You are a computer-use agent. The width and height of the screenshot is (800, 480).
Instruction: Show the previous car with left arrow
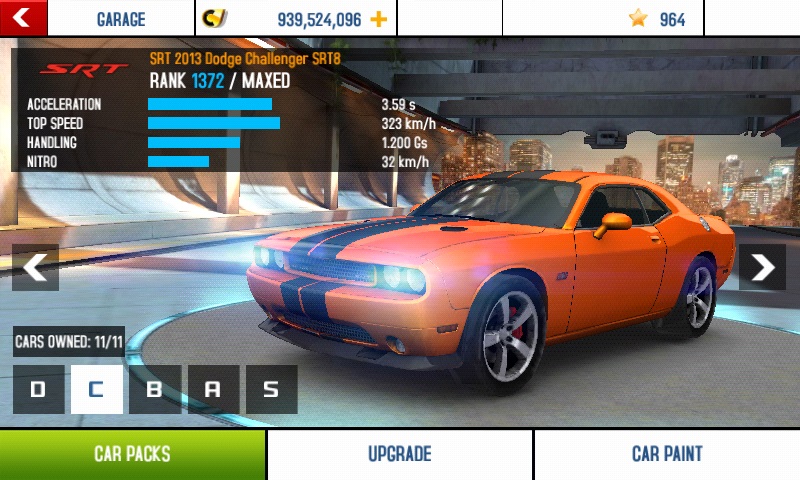coord(35,267)
